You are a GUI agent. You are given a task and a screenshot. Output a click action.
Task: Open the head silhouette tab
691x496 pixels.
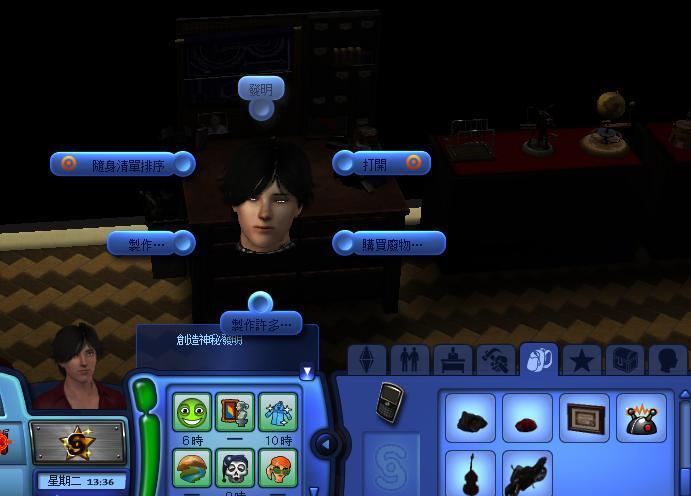click(667, 360)
